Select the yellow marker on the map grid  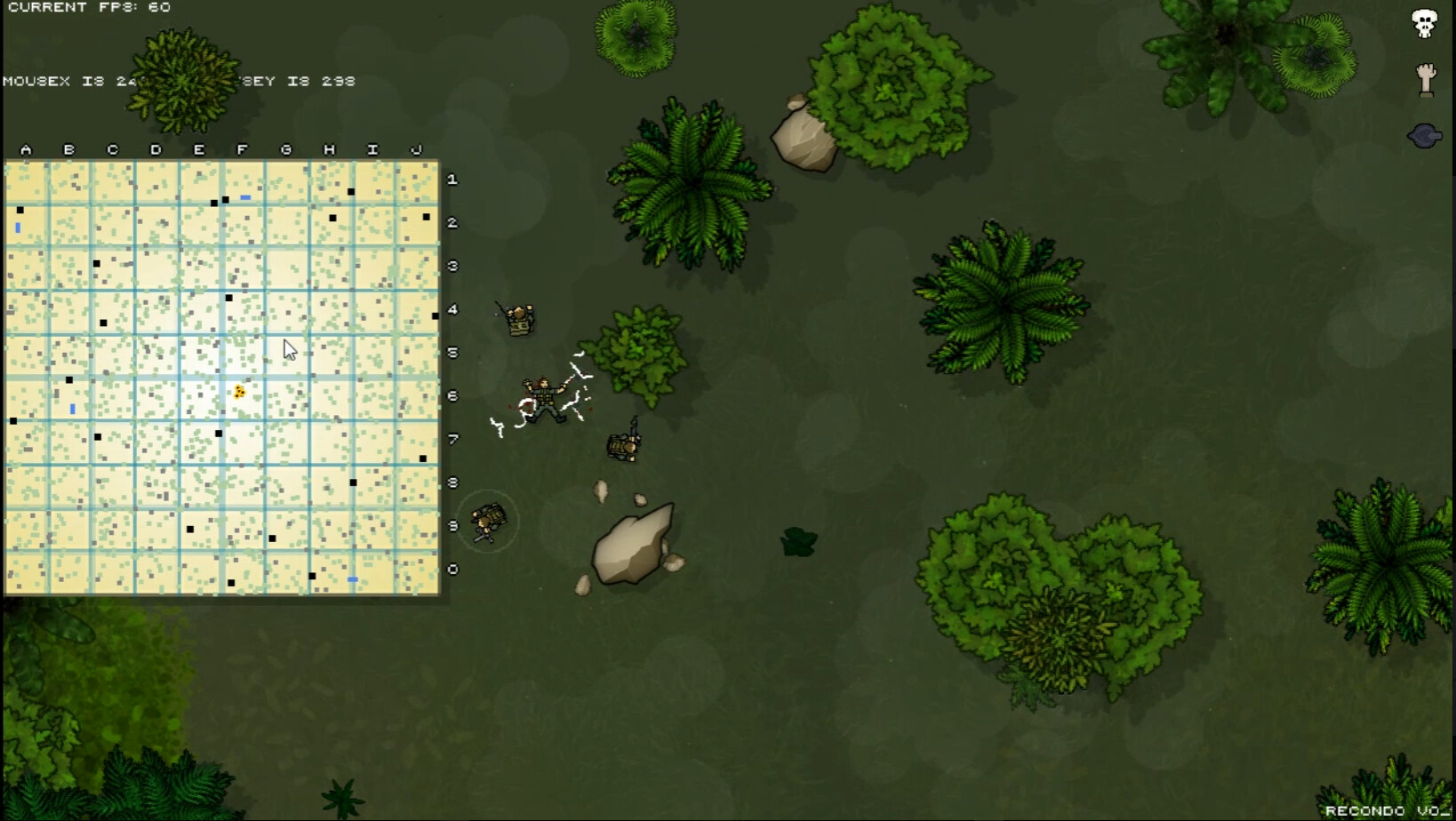tap(238, 391)
